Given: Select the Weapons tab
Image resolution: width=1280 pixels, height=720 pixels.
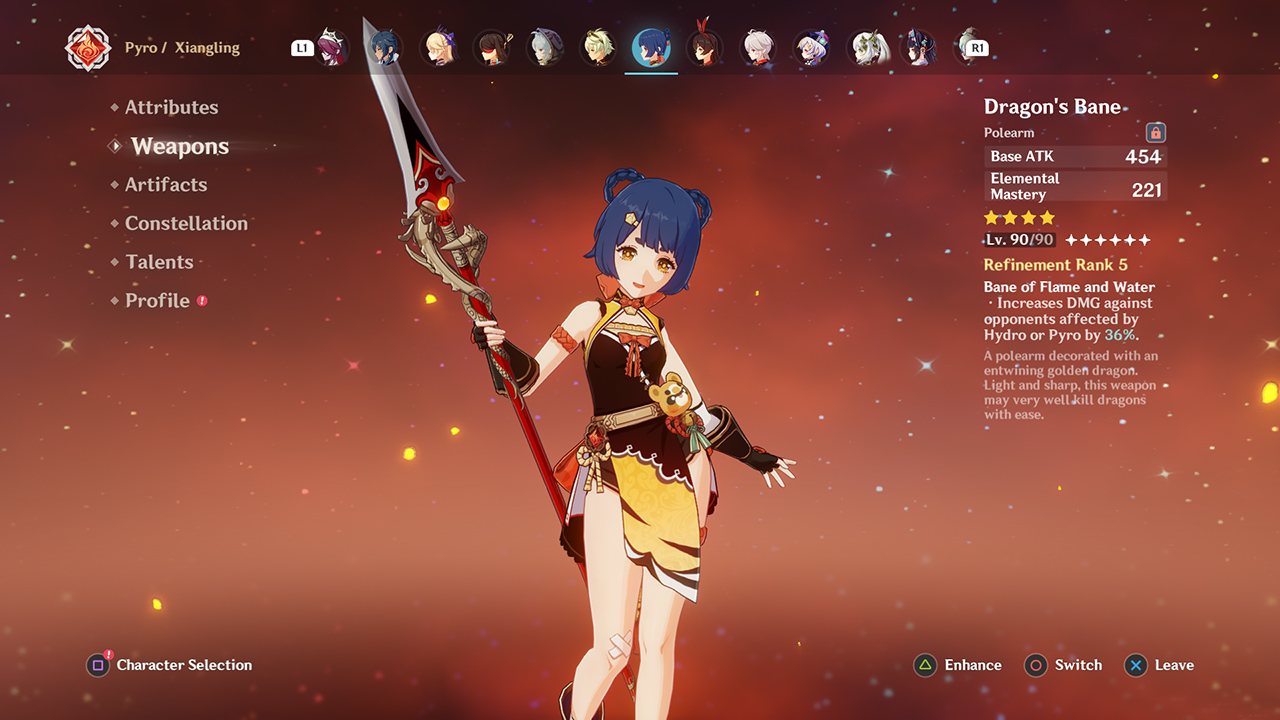Looking at the screenshot, I should [x=180, y=146].
